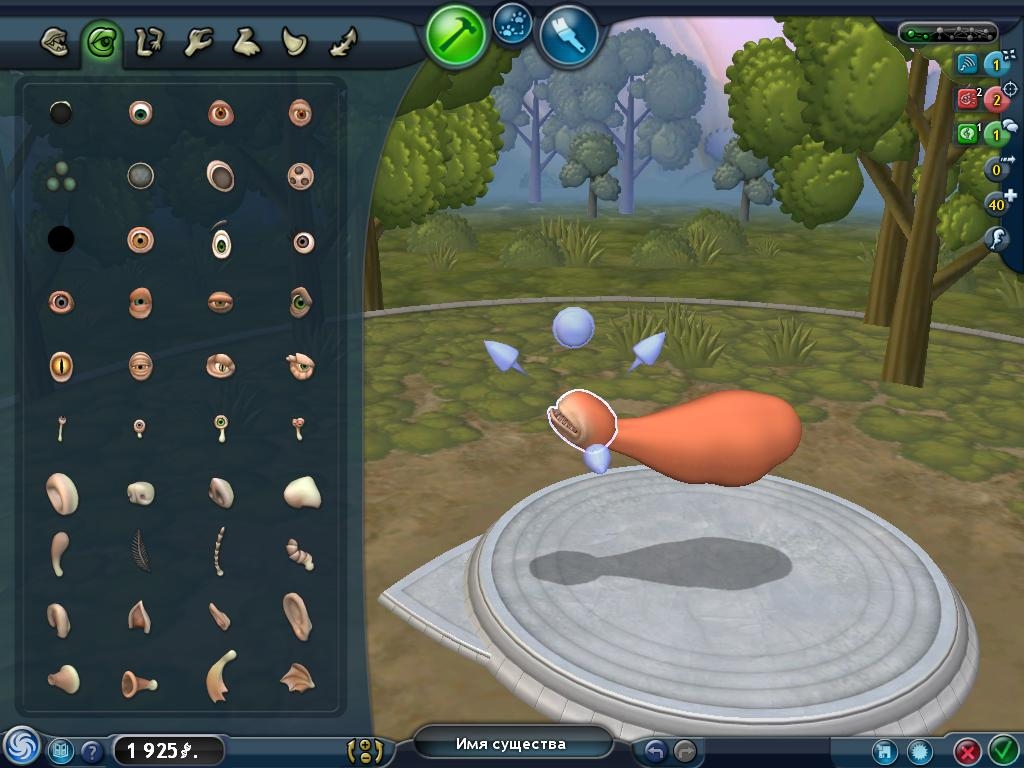Open help with question mark button
This screenshot has width=1024, height=768.
coord(91,751)
